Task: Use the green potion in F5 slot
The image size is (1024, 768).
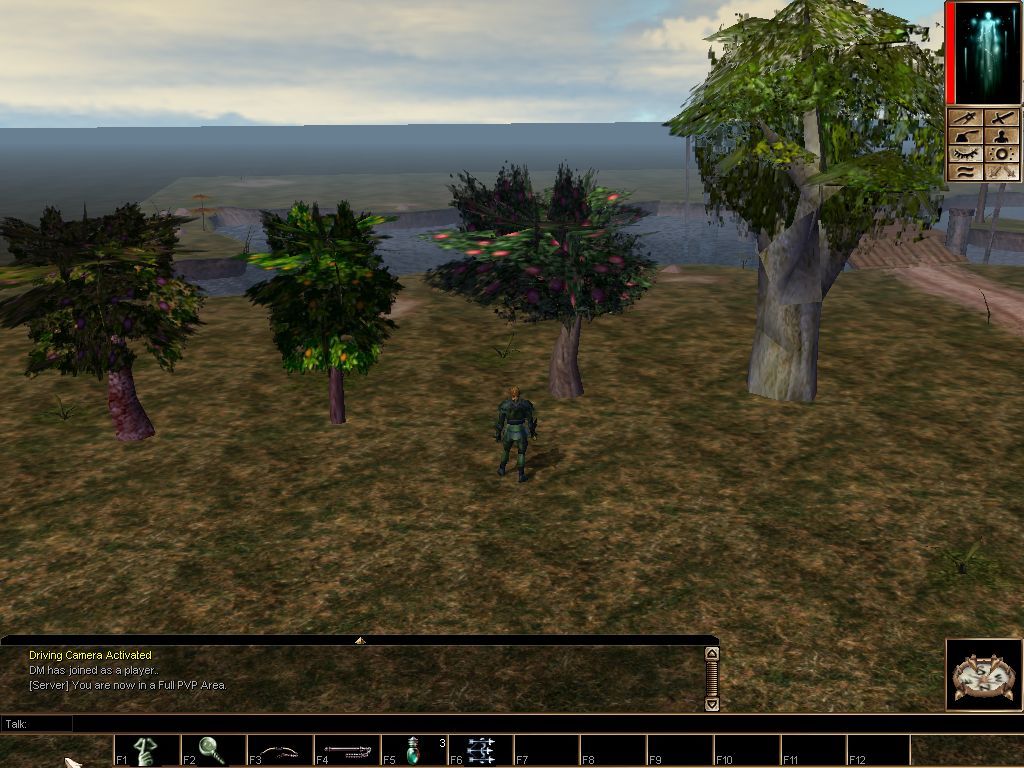Action: [x=413, y=750]
